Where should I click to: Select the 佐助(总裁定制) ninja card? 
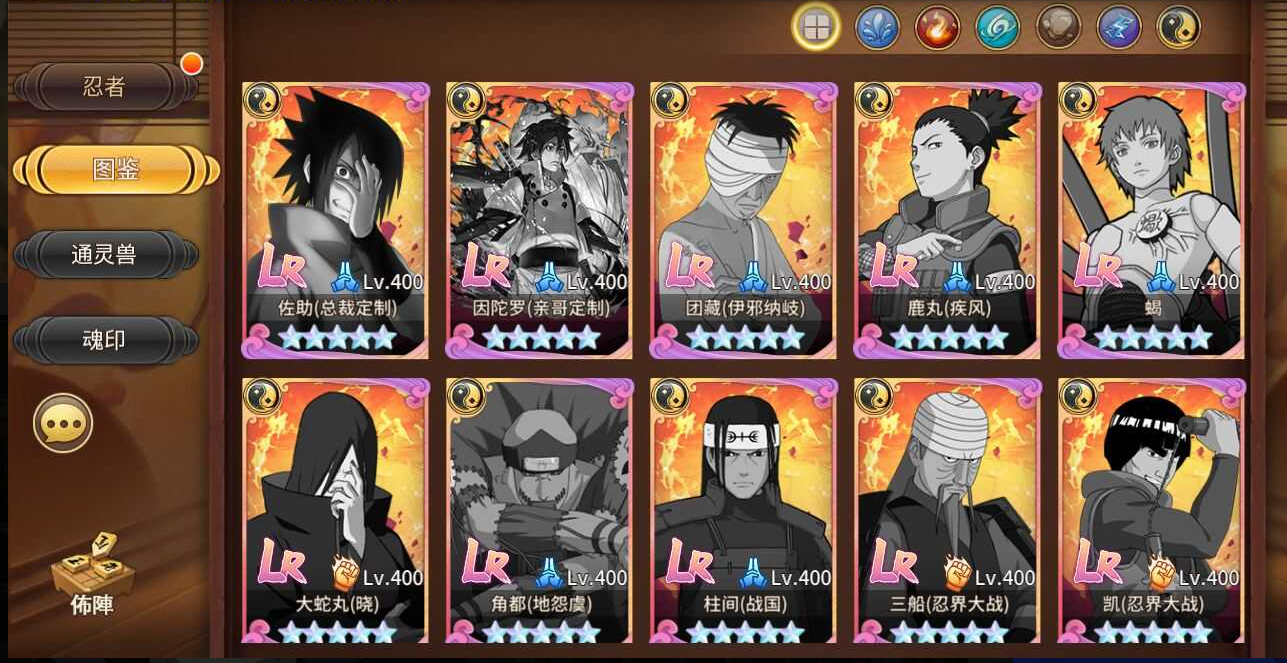(336, 220)
